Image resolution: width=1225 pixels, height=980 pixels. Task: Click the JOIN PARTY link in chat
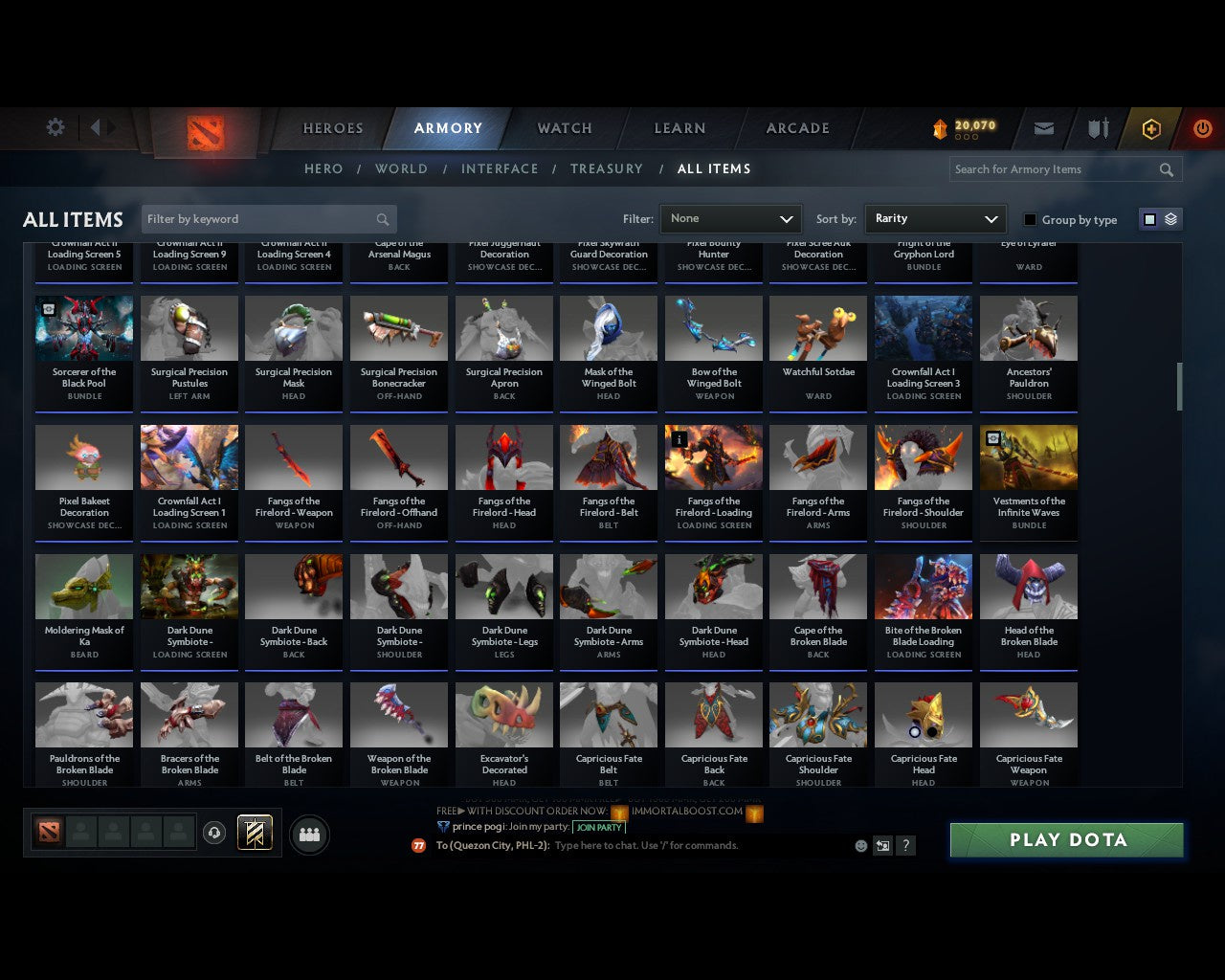599,827
